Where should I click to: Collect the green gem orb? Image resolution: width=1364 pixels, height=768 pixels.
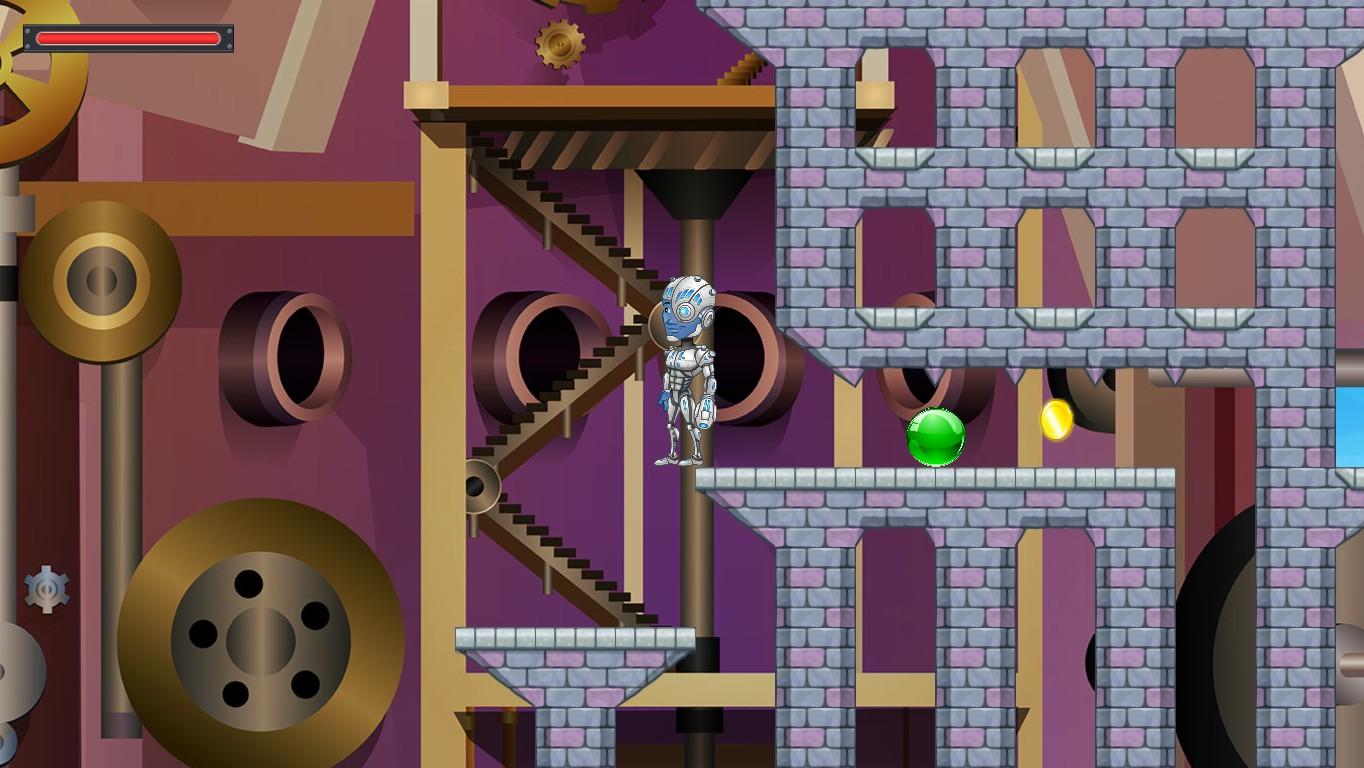click(x=937, y=438)
